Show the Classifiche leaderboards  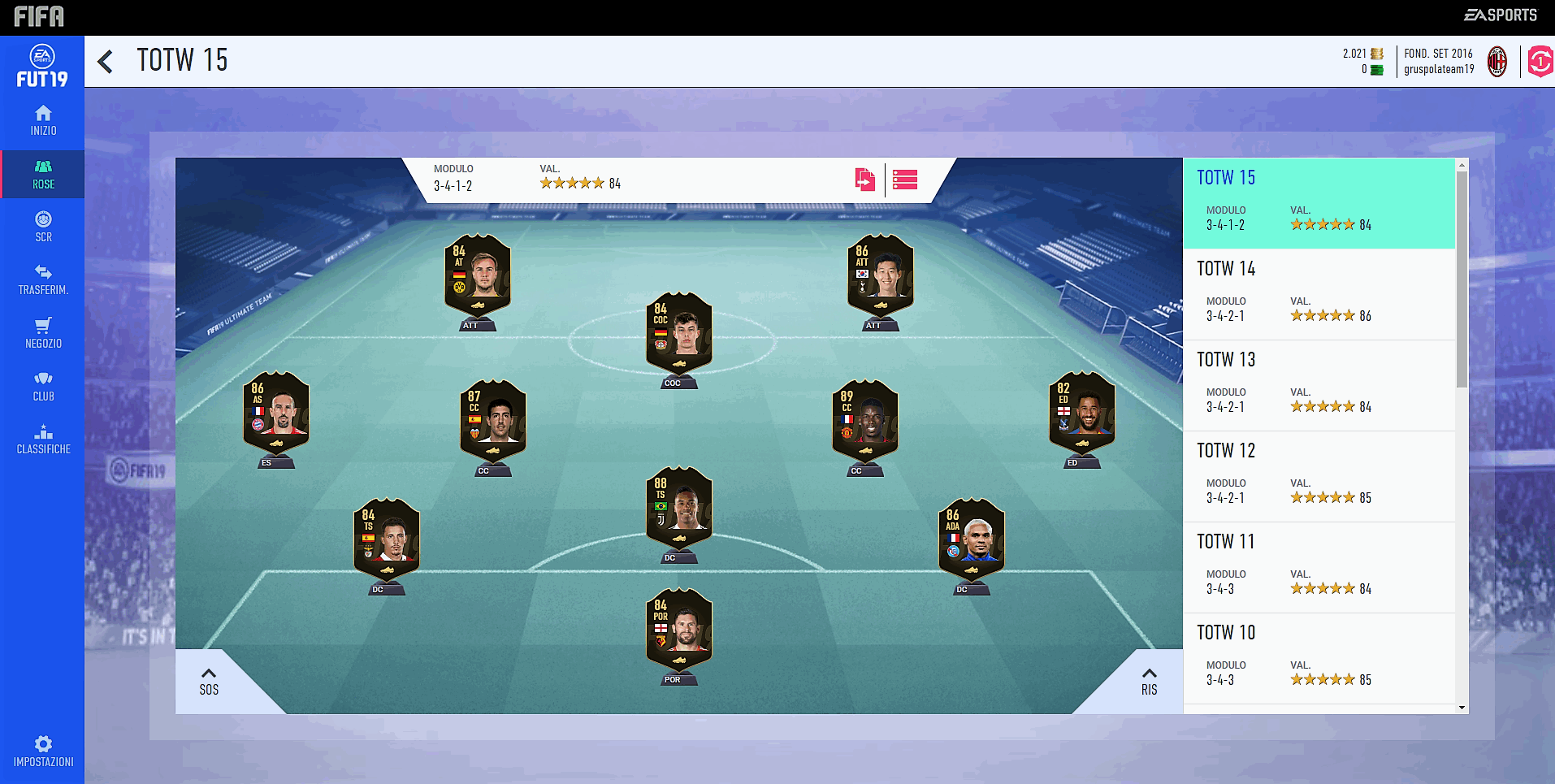pyautogui.click(x=43, y=439)
